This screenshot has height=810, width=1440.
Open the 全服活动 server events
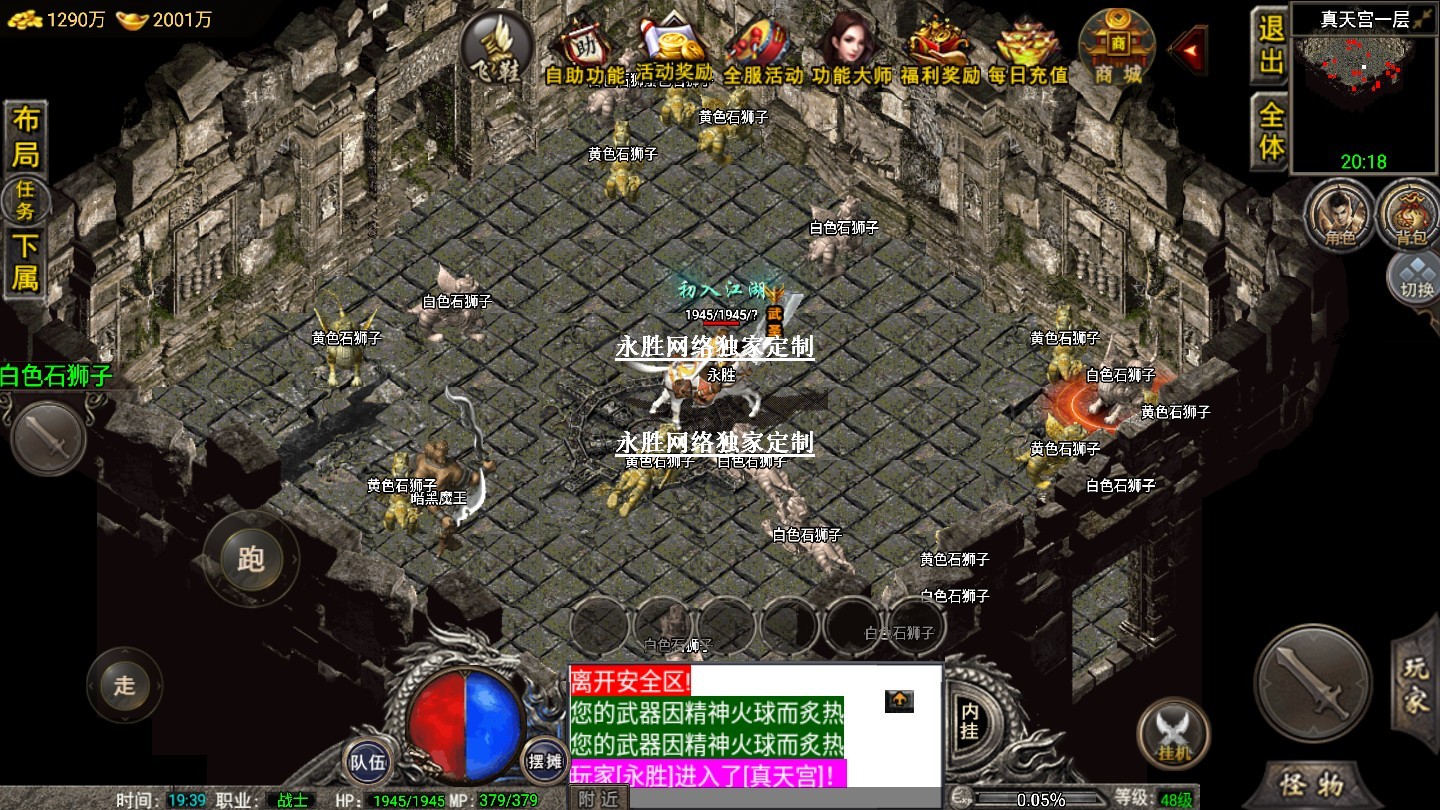pyautogui.click(x=762, y=52)
